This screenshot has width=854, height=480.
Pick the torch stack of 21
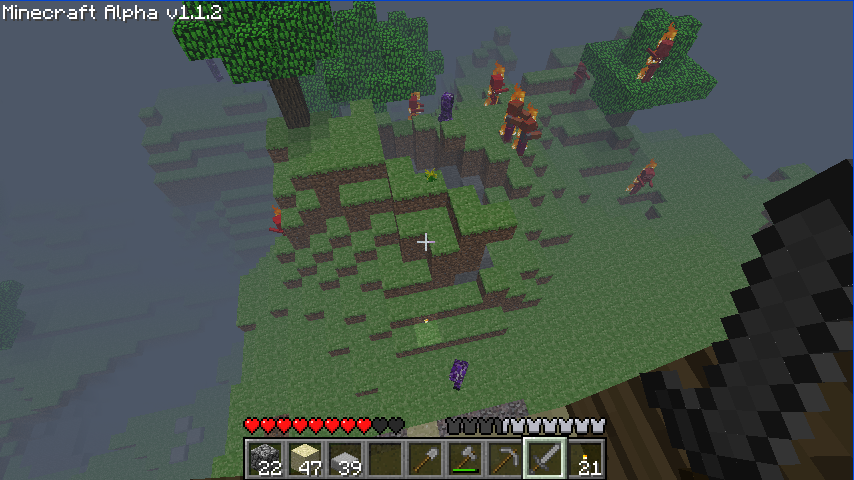pos(586,459)
